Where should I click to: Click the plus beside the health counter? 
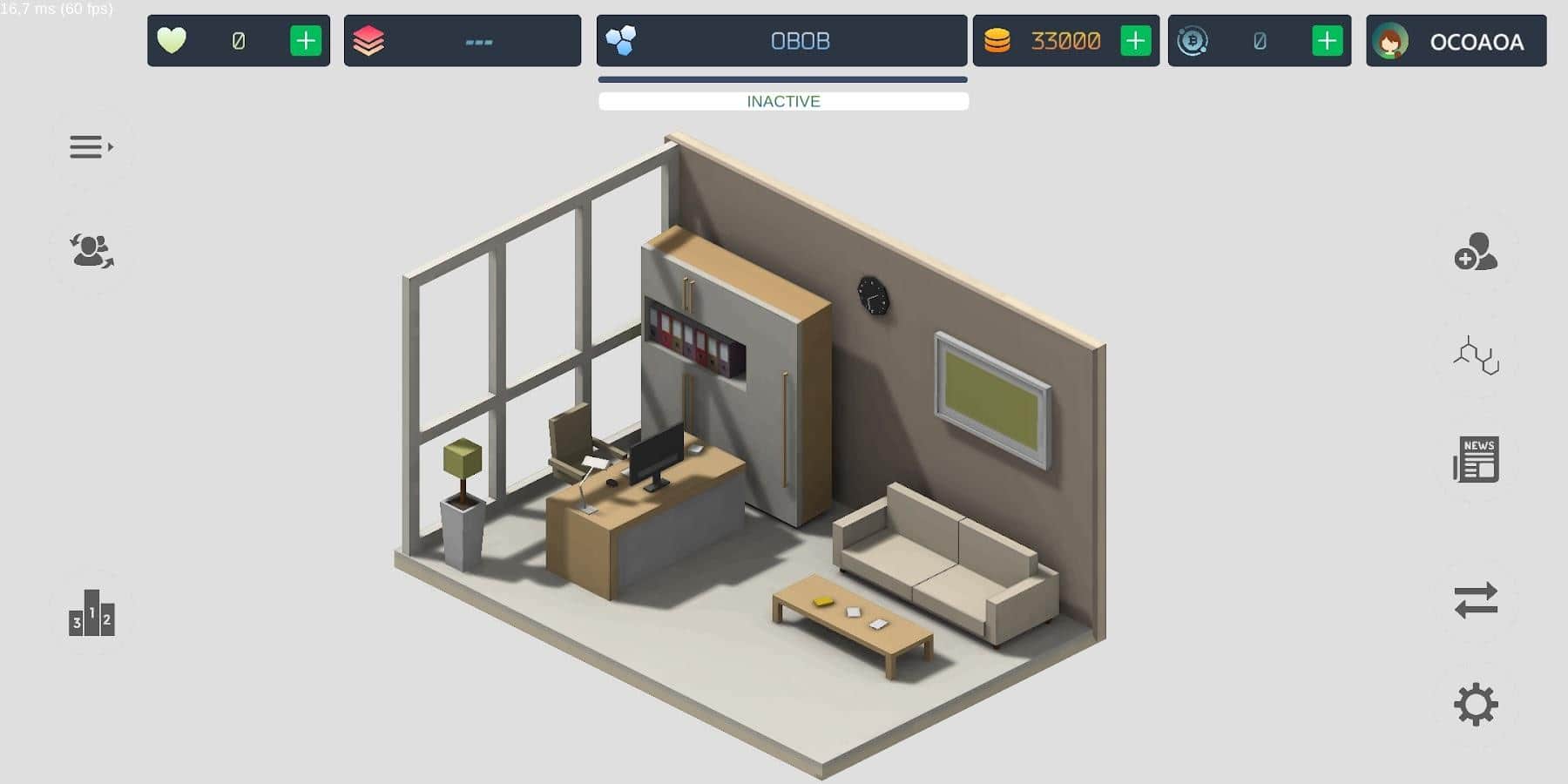click(x=305, y=40)
